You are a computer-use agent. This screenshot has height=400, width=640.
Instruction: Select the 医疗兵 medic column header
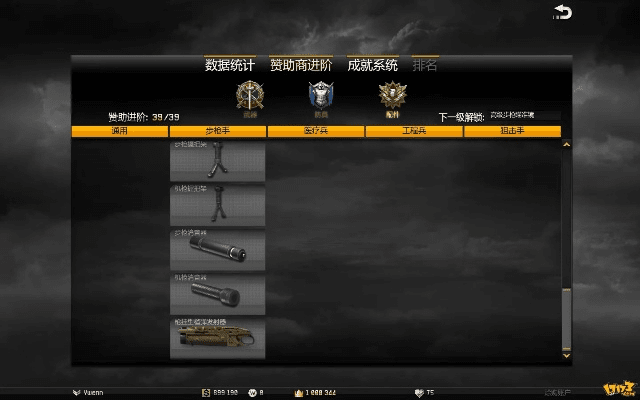[x=315, y=131]
